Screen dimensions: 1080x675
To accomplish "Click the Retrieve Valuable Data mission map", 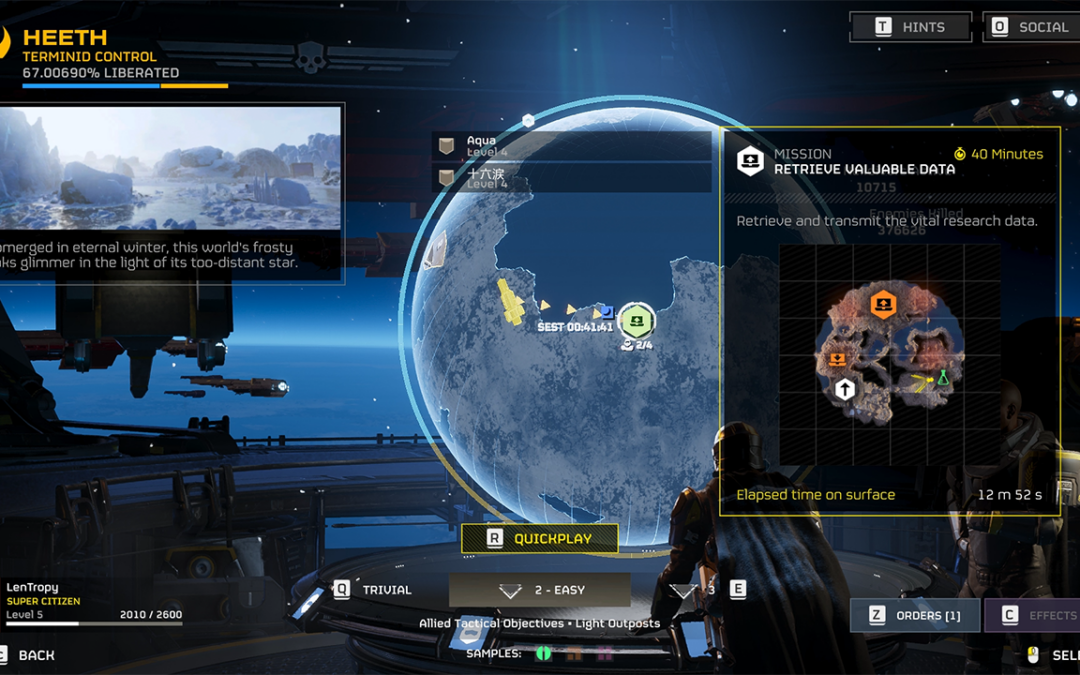I will click(x=889, y=355).
